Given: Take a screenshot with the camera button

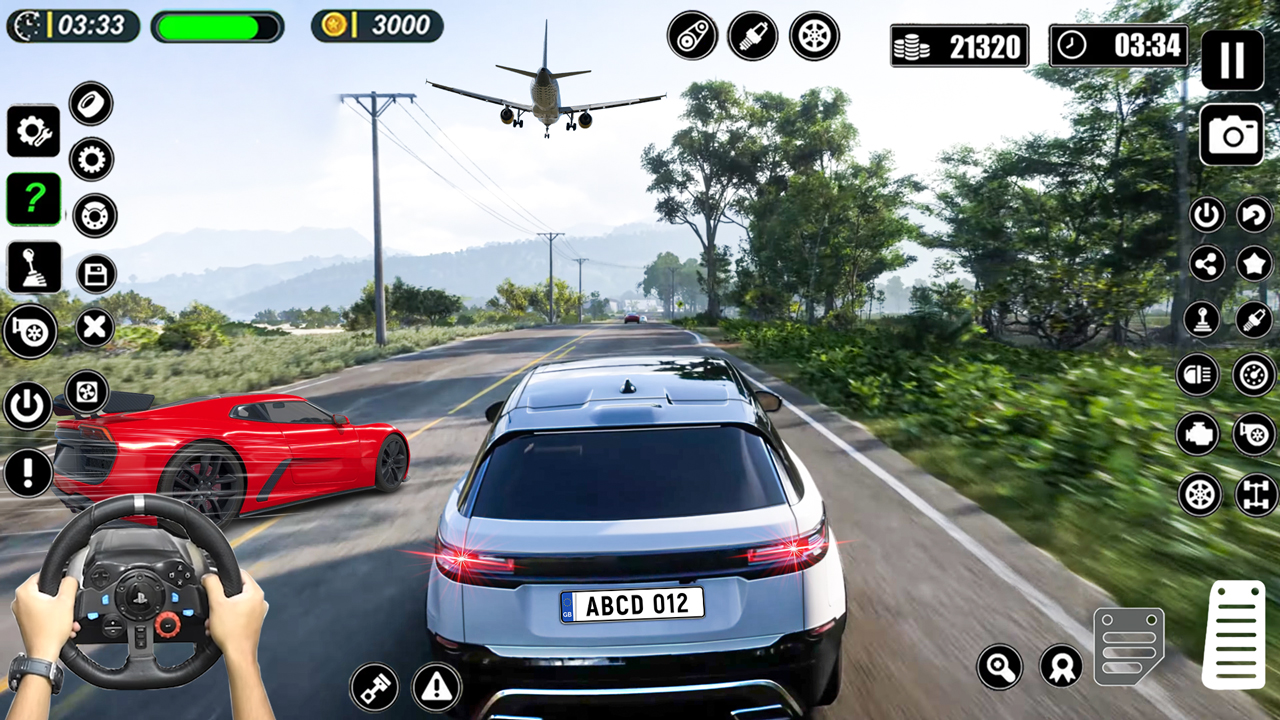Looking at the screenshot, I should [x=1232, y=134].
